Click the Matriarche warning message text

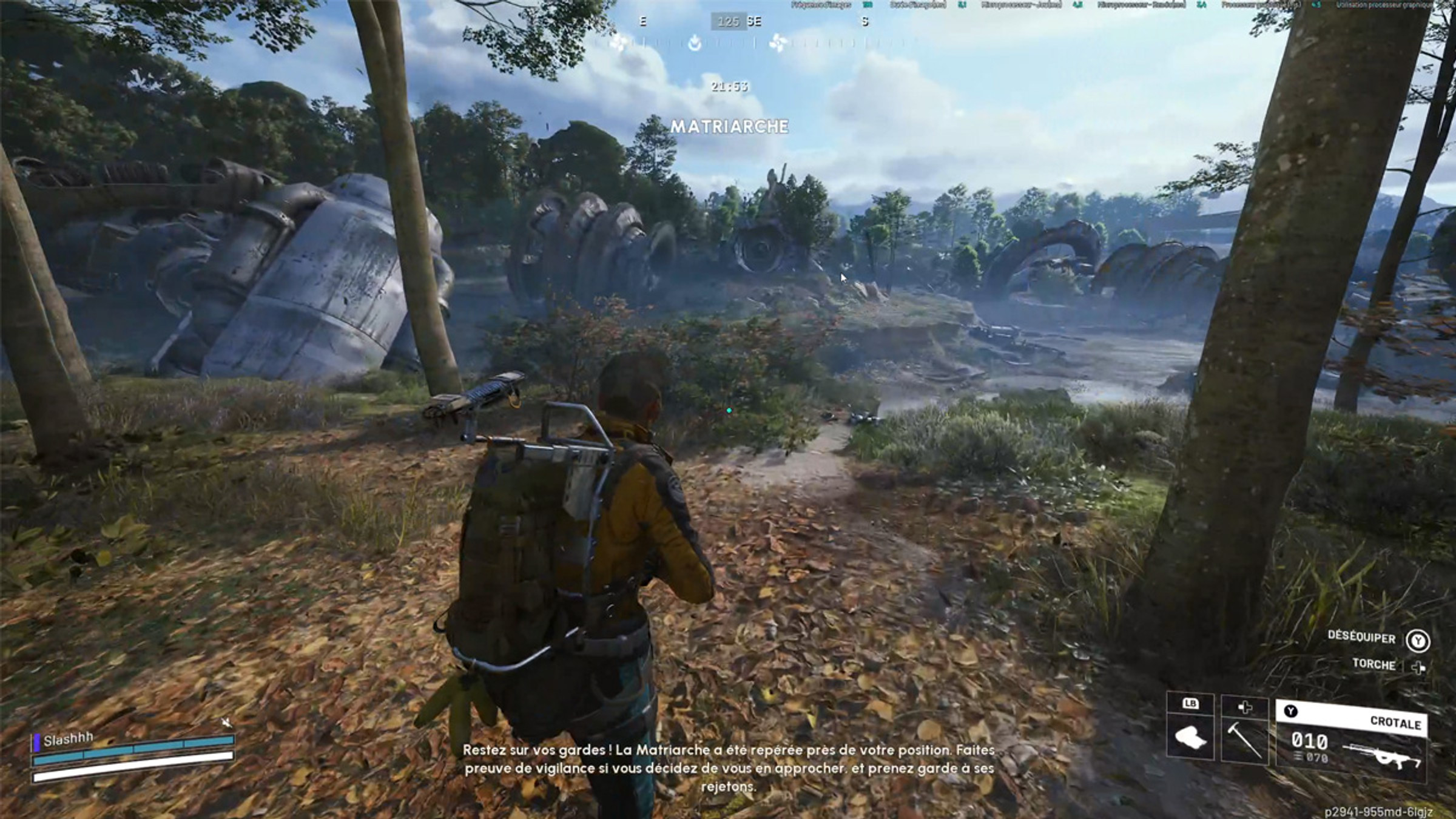pyautogui.click(x=730, y=766)
